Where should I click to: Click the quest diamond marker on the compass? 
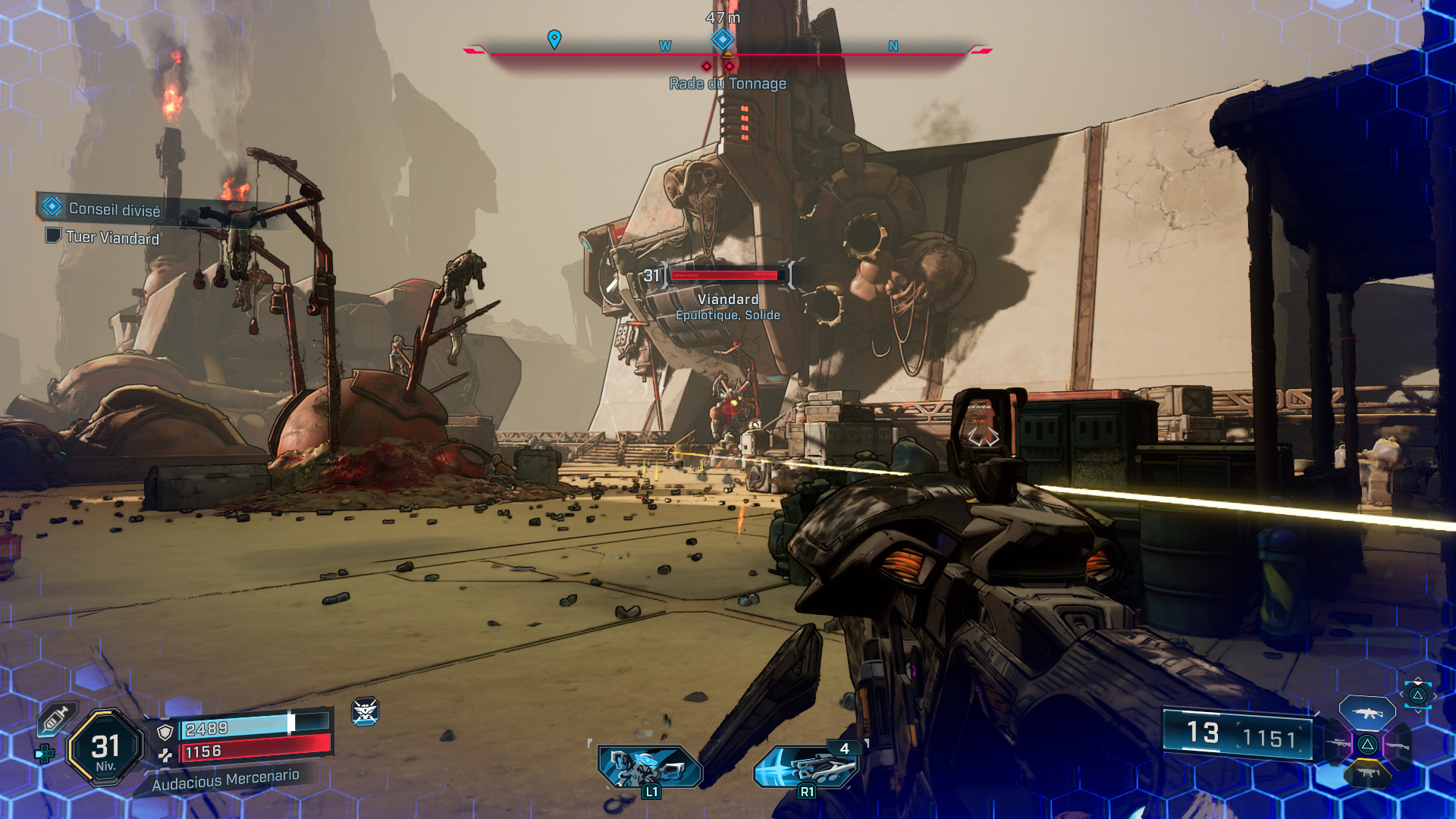click(x=723, y=39)
